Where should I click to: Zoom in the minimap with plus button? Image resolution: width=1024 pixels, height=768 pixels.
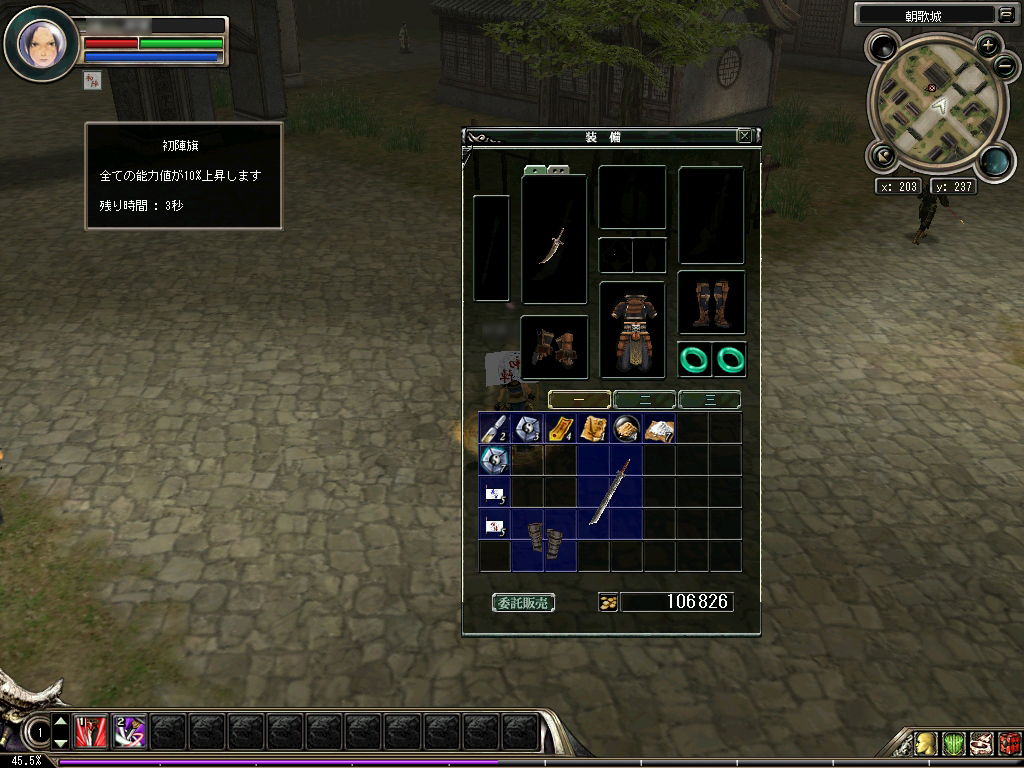(x=988, y=45)
